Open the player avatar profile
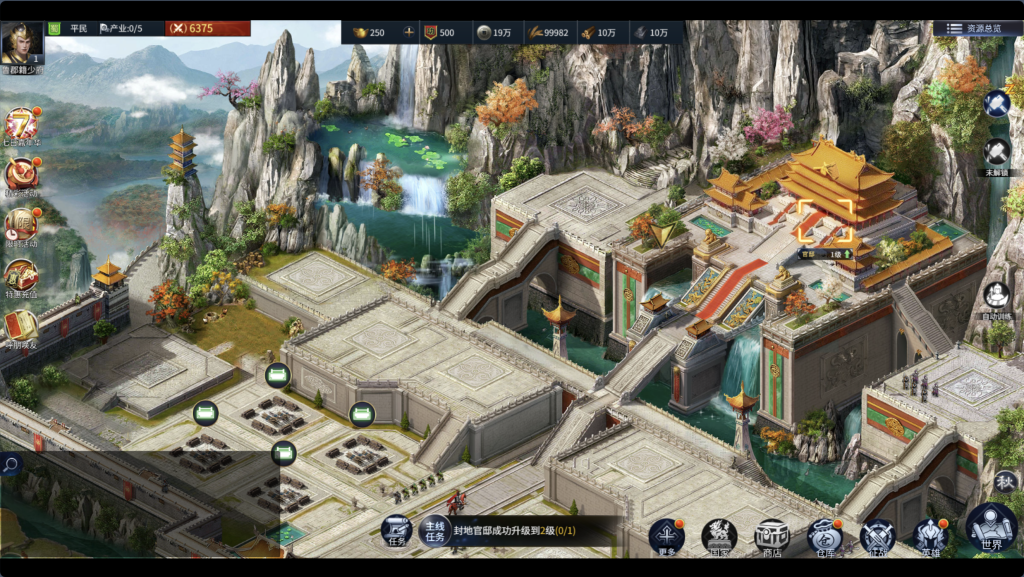The image size is (1024, 577). [22, 42]
